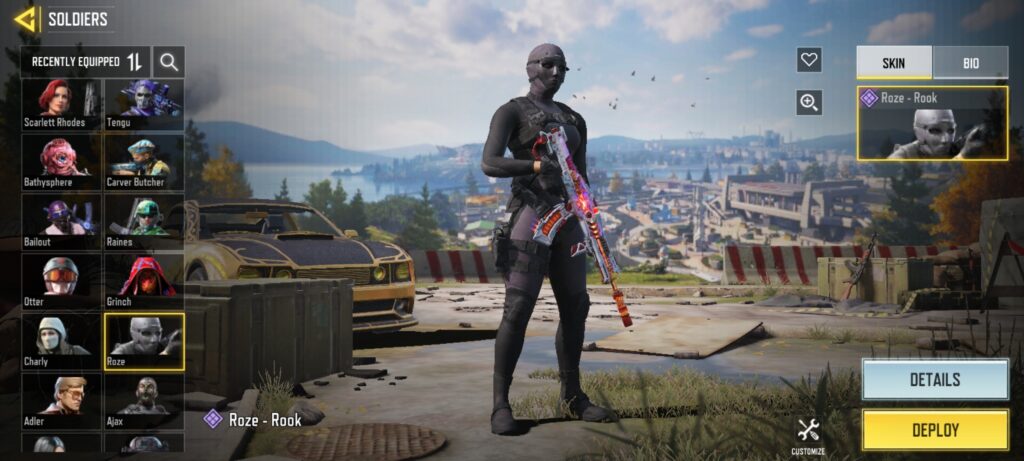Select Carver Butcher from the list
Viewport: 1024px width, 461px height.
pyautogui.click(x=144, y=163)
